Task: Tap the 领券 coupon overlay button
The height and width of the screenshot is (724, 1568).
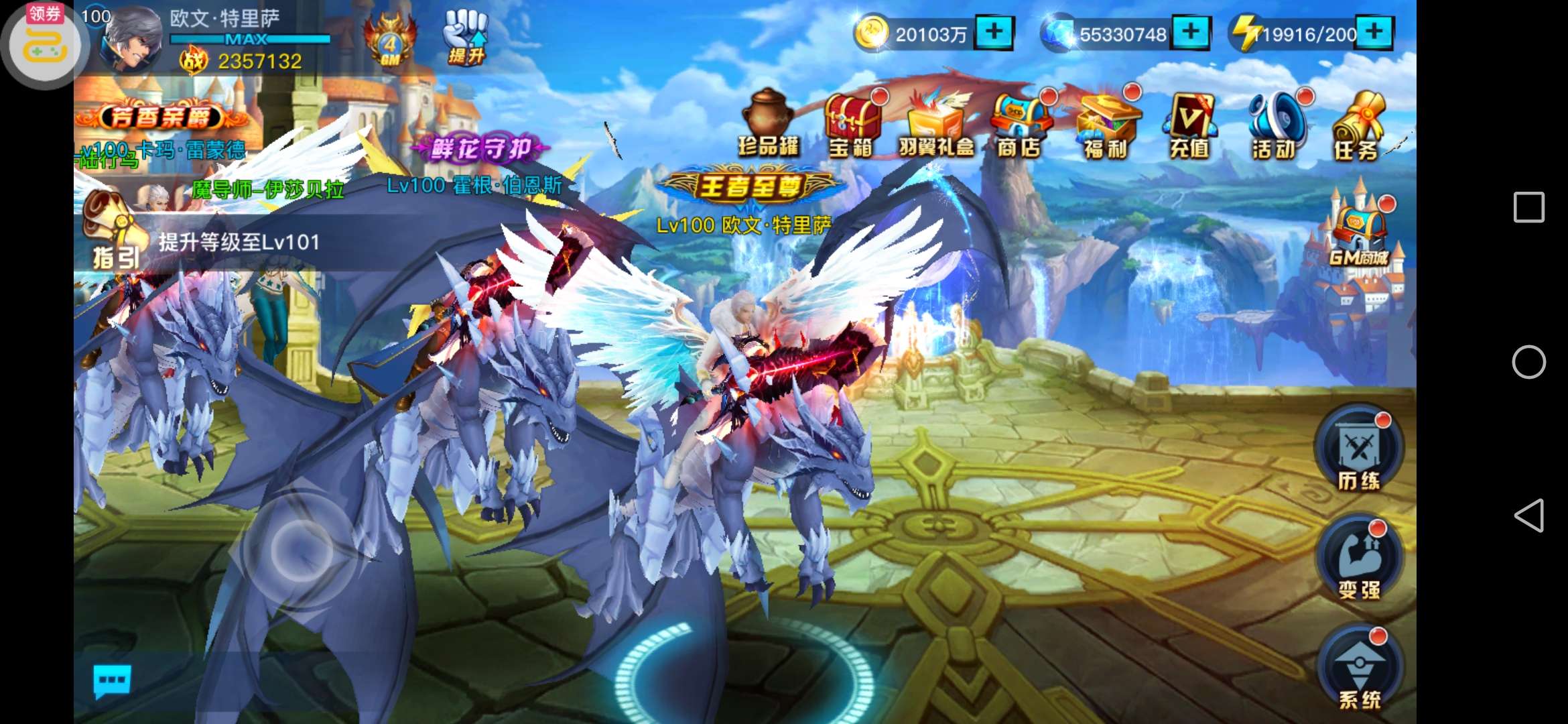Action: (44, 44)
